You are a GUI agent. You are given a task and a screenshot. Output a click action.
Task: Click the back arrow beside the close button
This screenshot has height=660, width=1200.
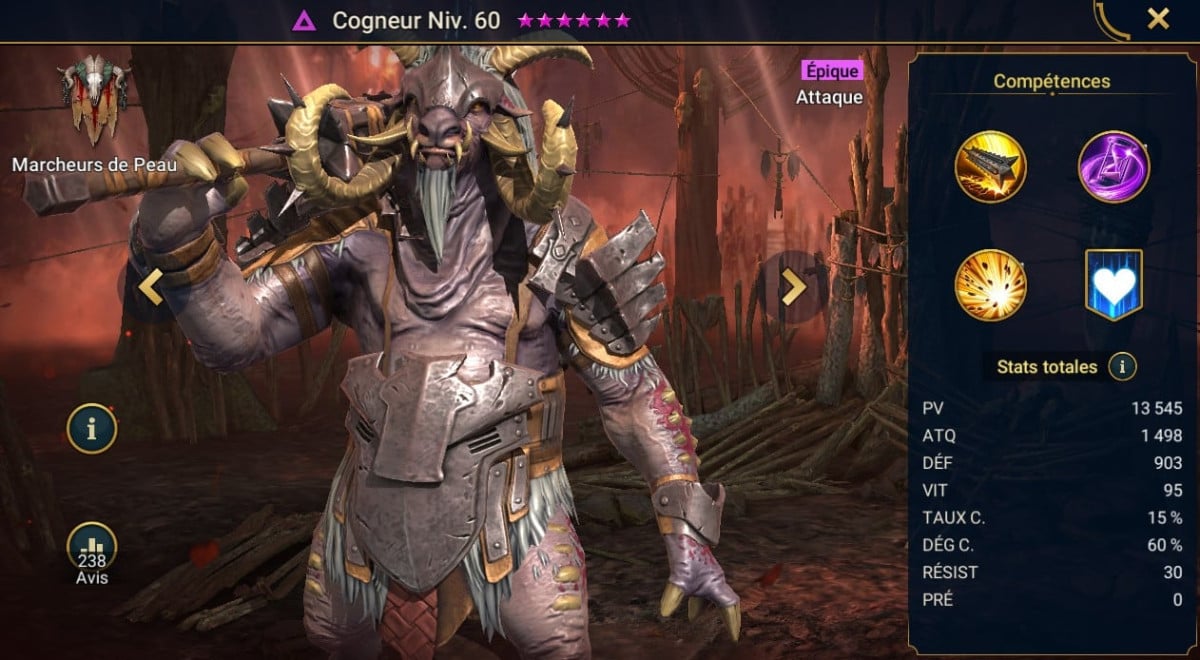pyautogui.click(x=1112, y=19)
